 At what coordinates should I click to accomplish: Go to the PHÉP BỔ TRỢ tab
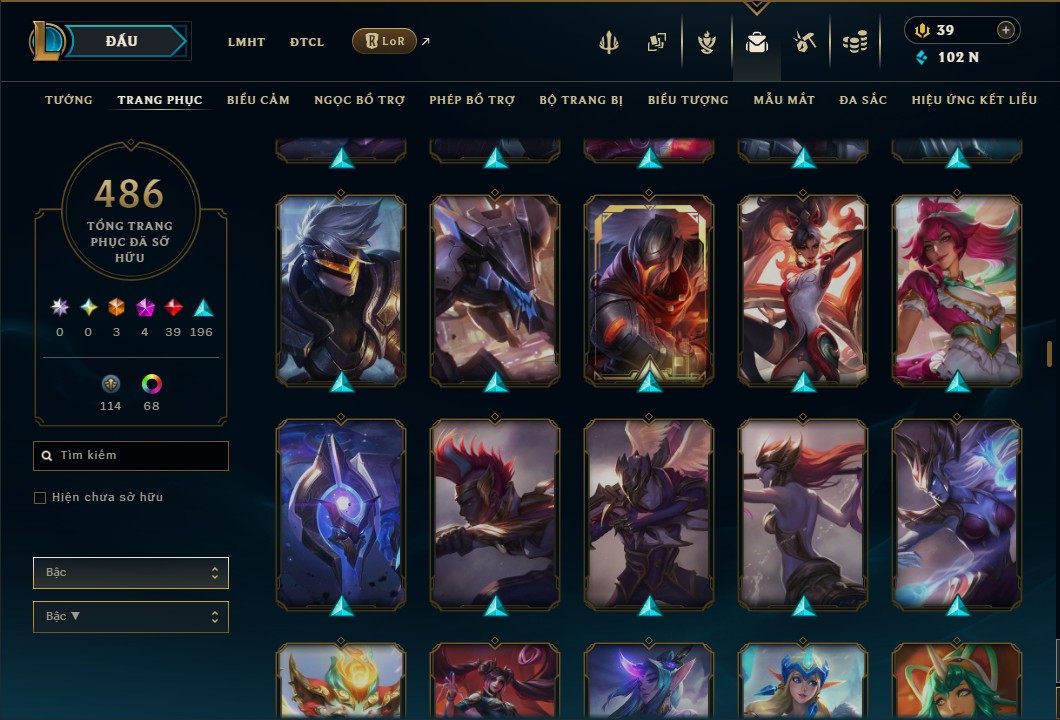472,100
